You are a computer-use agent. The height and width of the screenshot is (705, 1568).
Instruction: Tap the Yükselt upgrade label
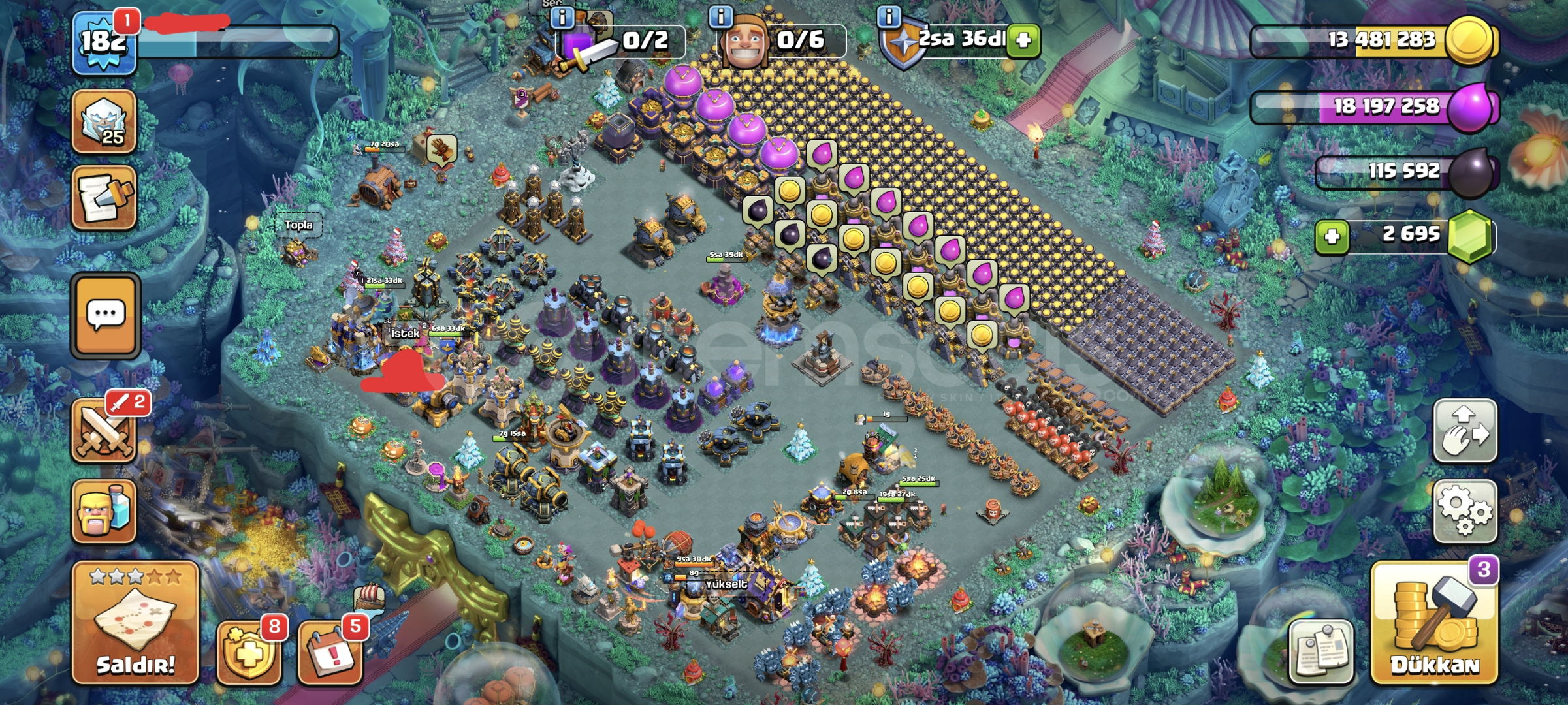tap(726, 584)
